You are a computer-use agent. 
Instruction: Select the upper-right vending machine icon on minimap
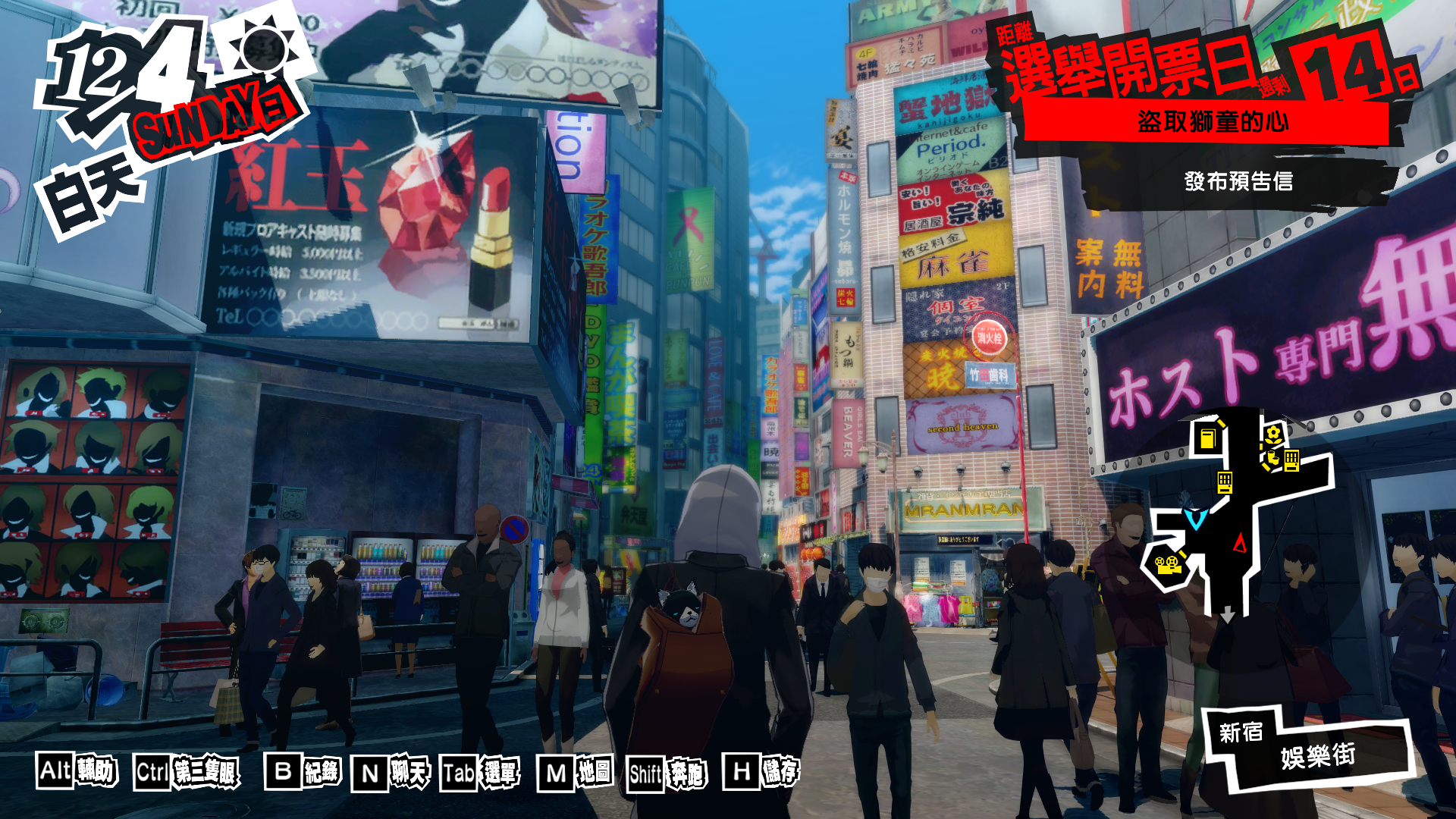(1291, 460)
